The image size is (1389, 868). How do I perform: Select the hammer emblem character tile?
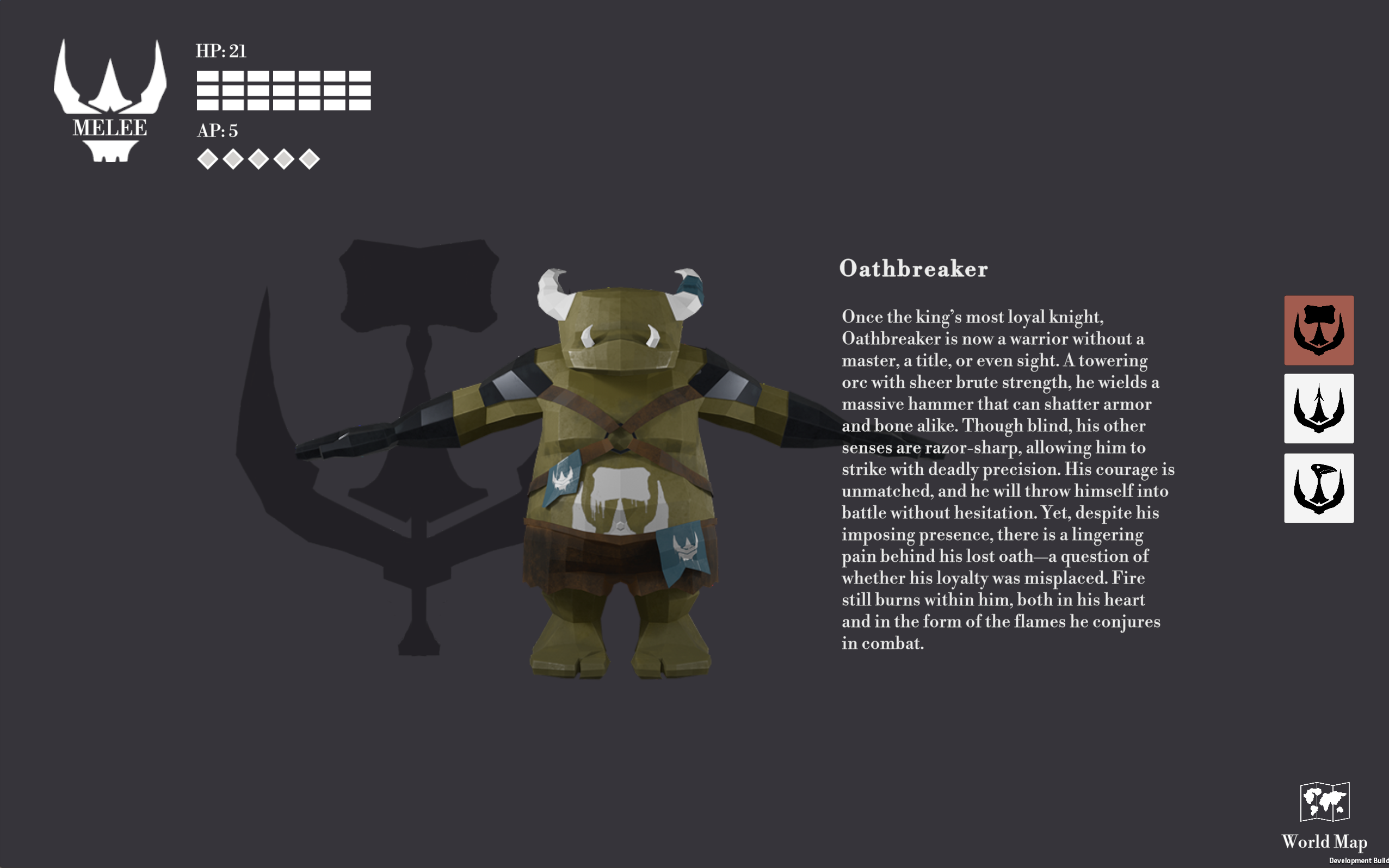coord(1318,330)
